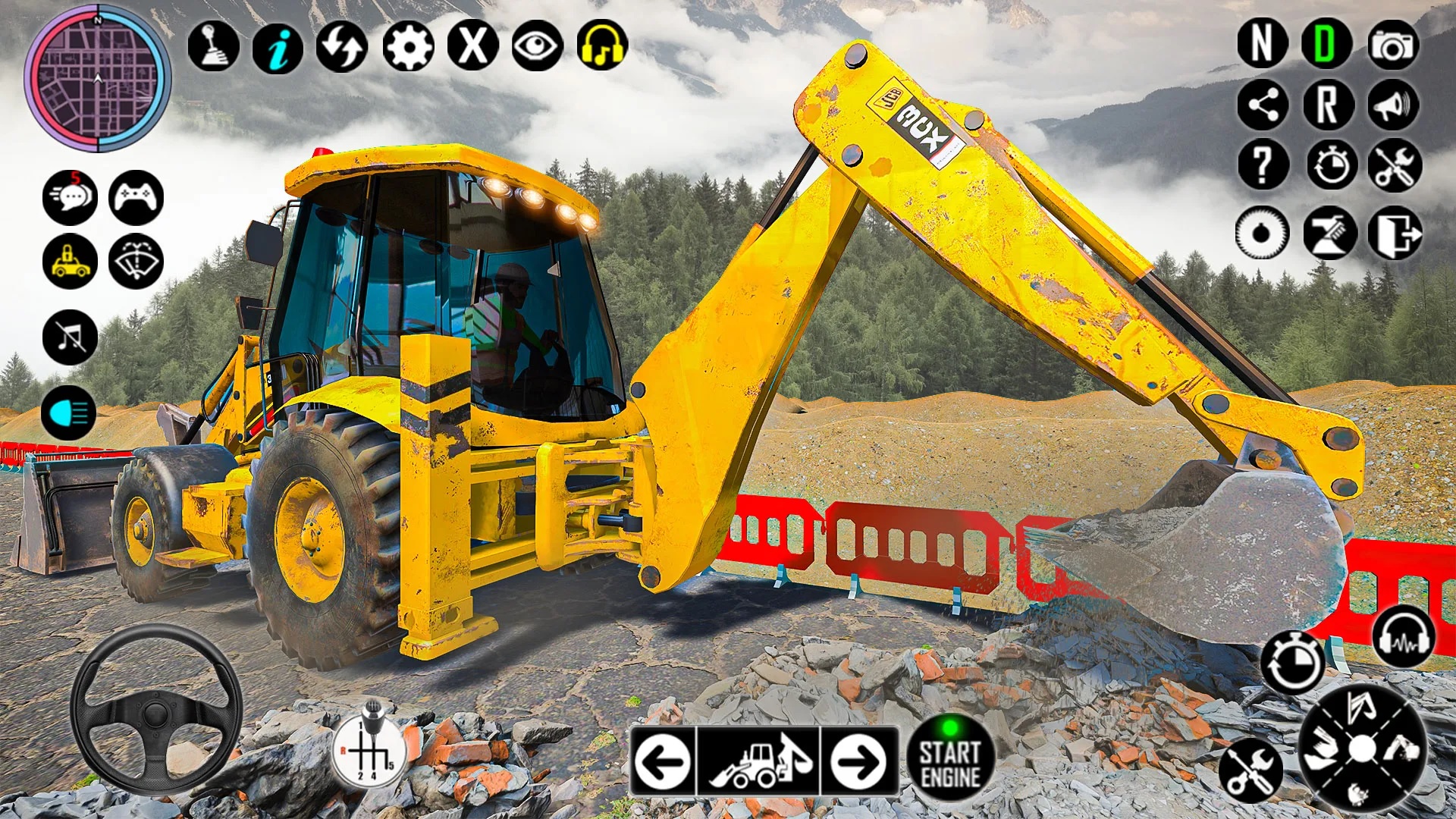
Task: Adjust volume with the speaker icon
Action: click(1395, 105)
